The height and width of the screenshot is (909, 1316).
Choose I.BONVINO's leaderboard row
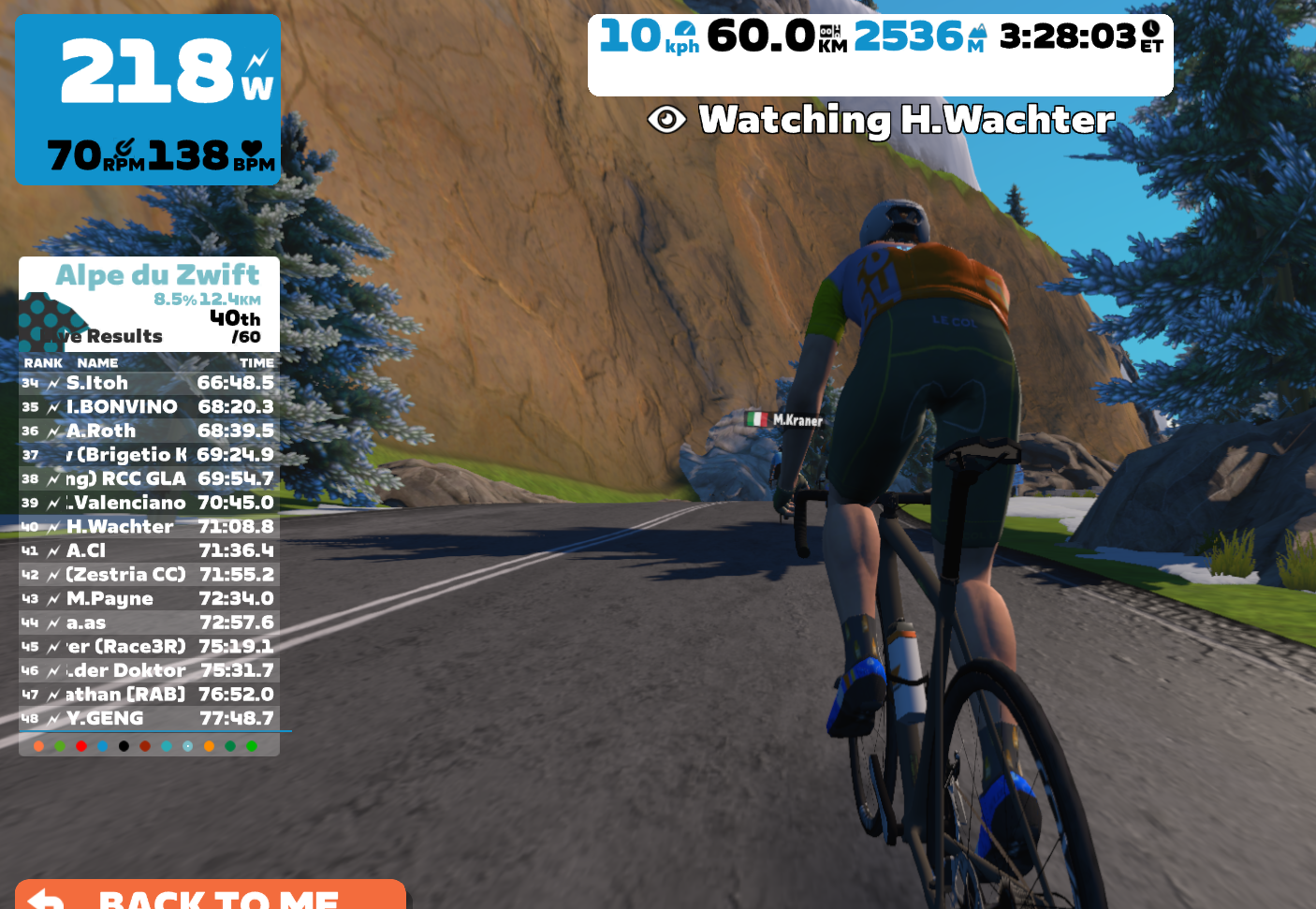point(149,407)
